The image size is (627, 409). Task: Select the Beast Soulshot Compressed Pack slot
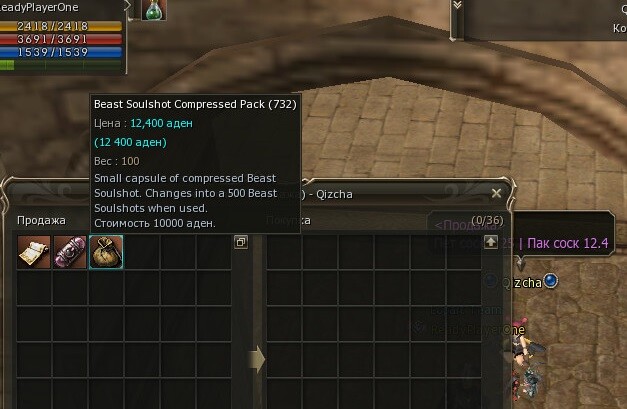tap(106, 252)
